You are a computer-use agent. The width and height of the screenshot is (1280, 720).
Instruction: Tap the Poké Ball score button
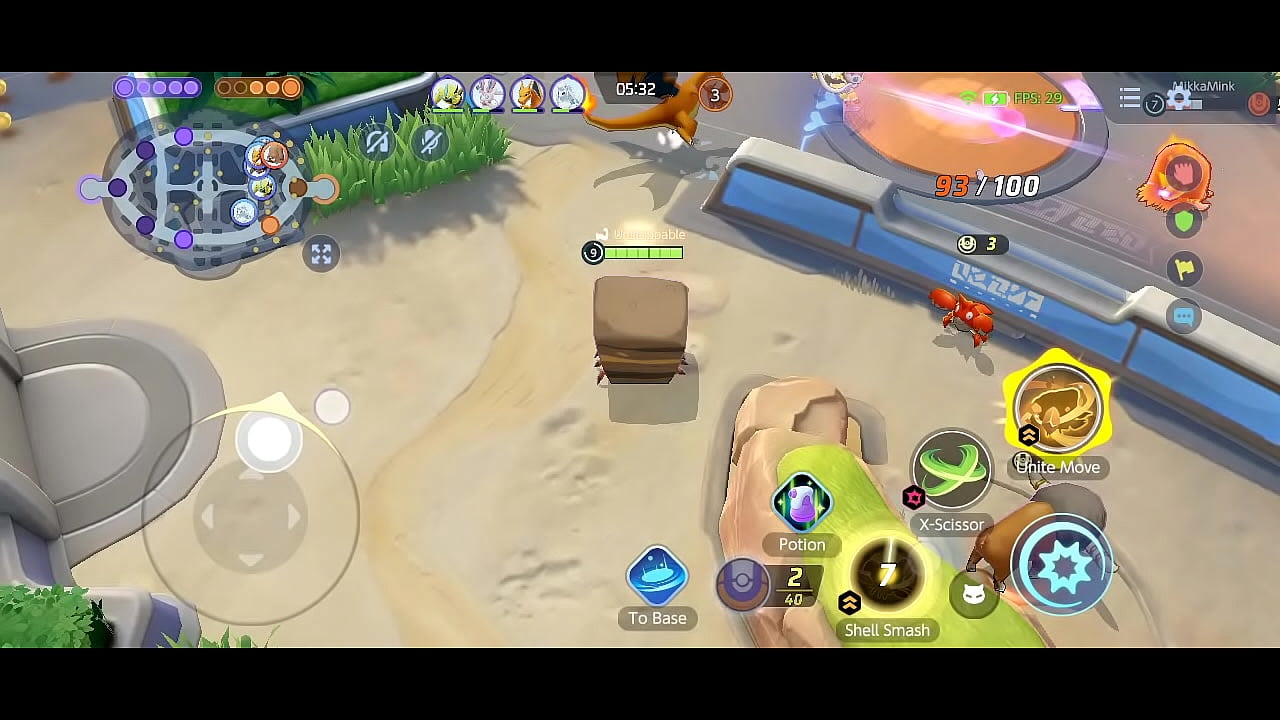pyautogui.click(x=742, y=584)
